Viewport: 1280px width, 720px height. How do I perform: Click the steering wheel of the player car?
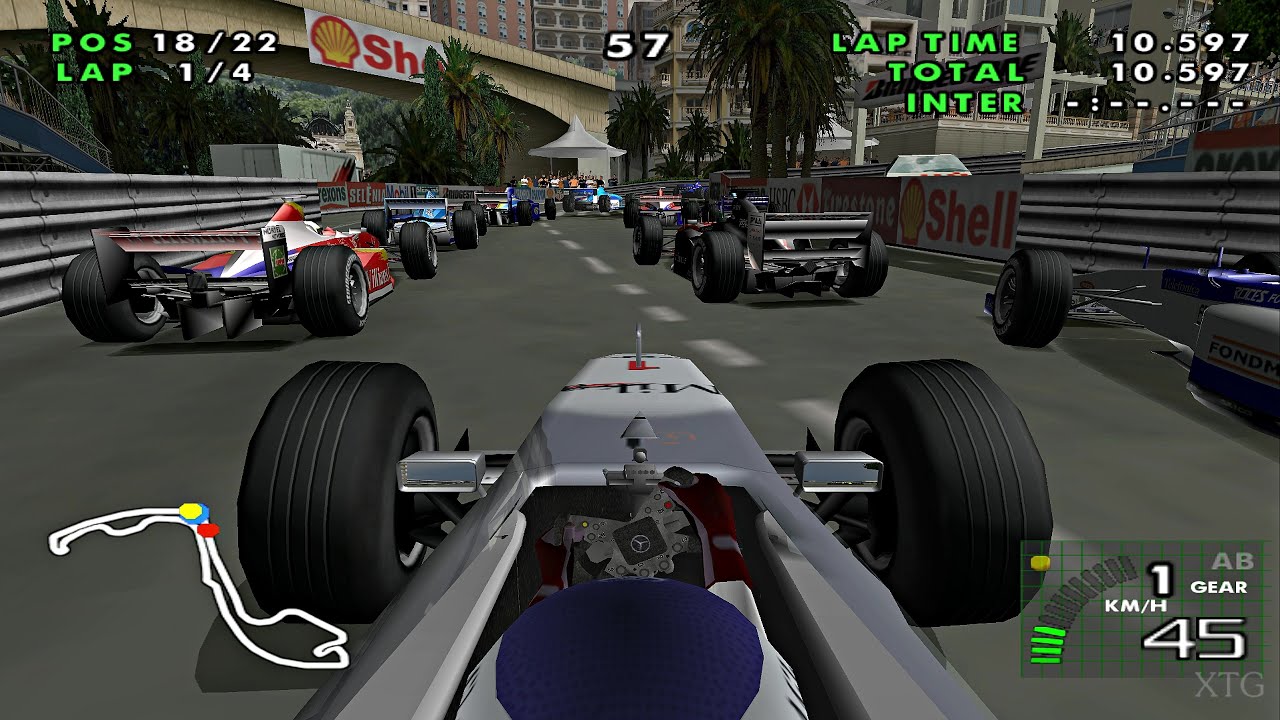coord(640,545)
